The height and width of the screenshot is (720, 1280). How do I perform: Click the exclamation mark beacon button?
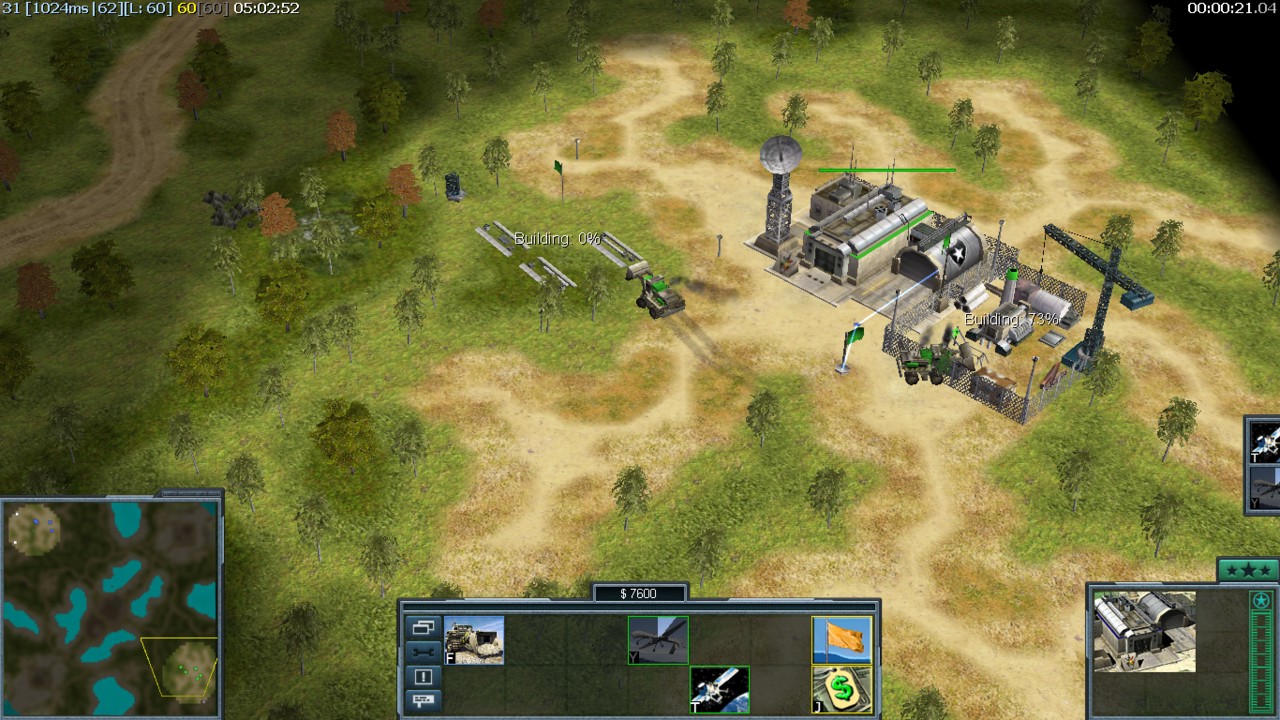[x=423, y=676]
